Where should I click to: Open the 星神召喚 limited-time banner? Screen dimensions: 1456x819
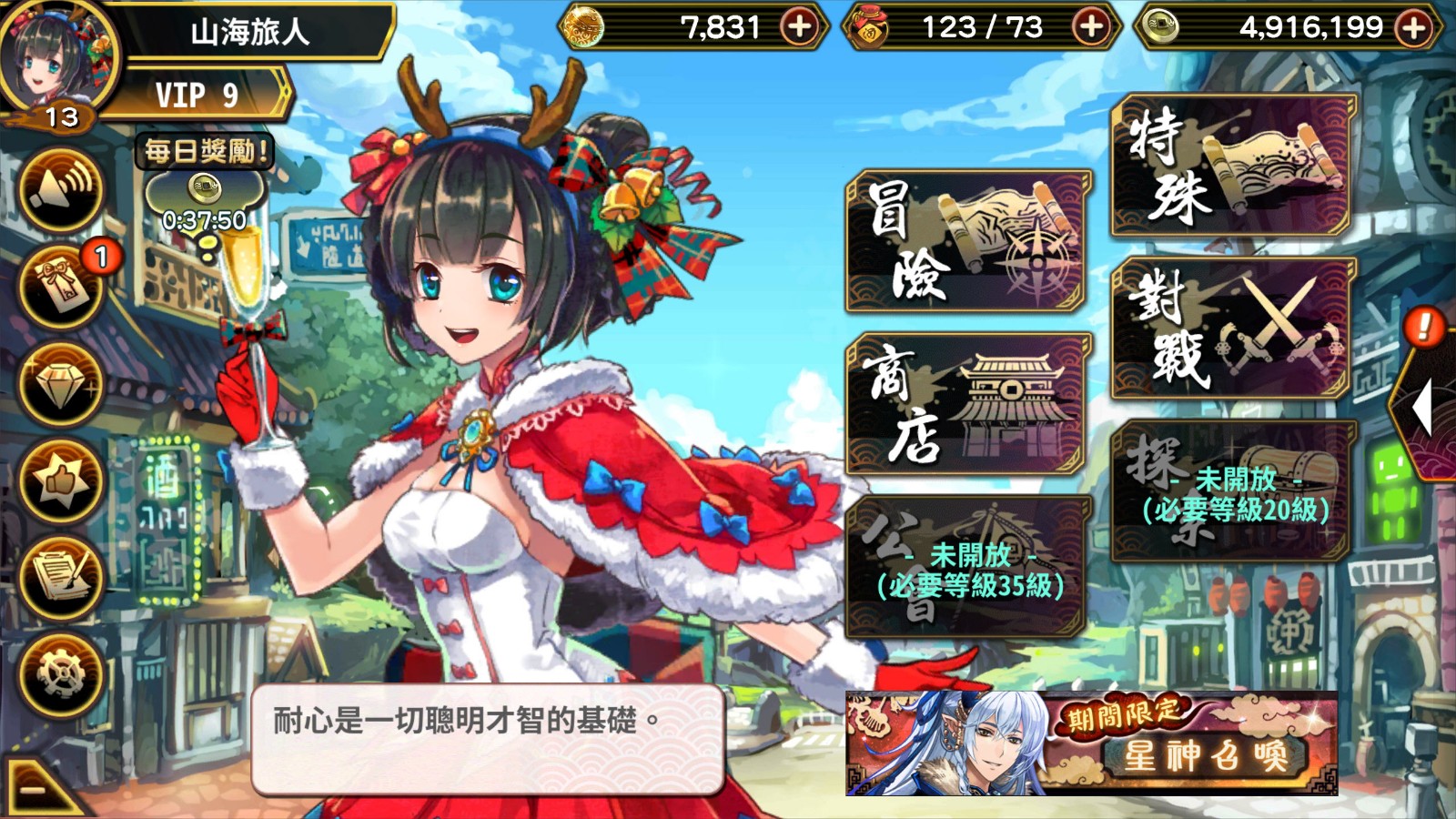tap(1091, 743)
